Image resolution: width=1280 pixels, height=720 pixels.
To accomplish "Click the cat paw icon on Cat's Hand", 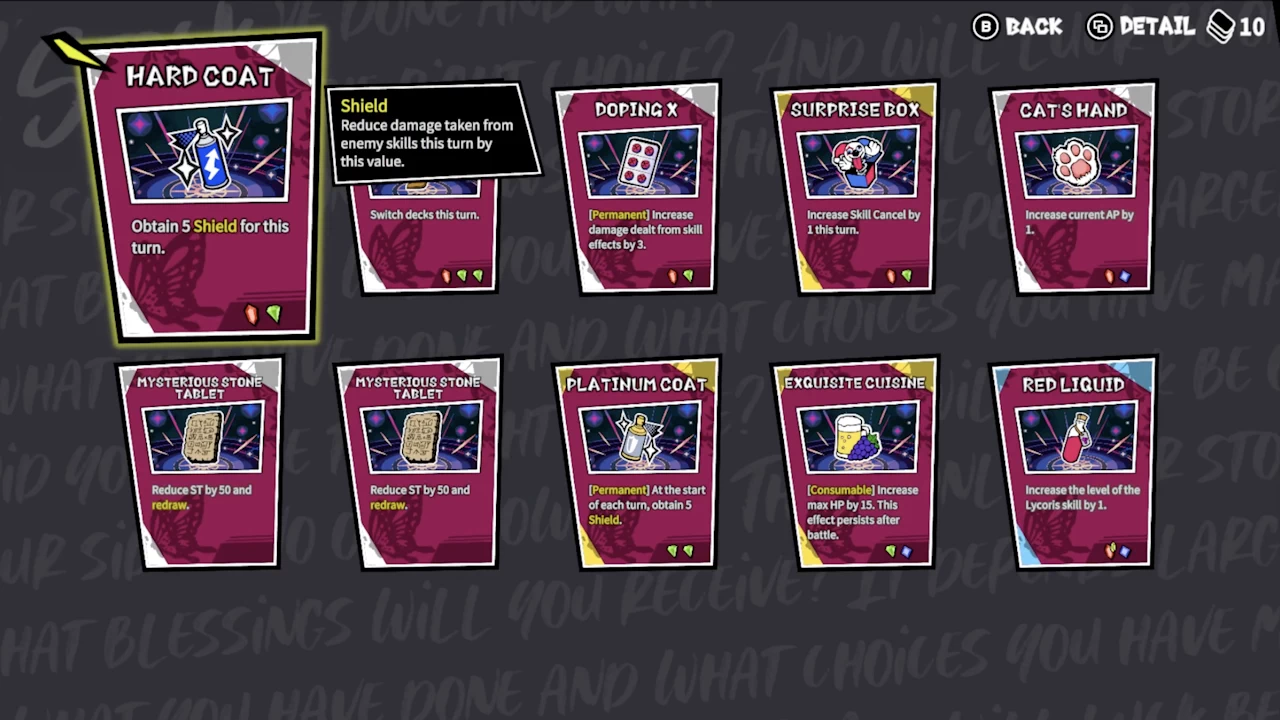I will 1075,162.
